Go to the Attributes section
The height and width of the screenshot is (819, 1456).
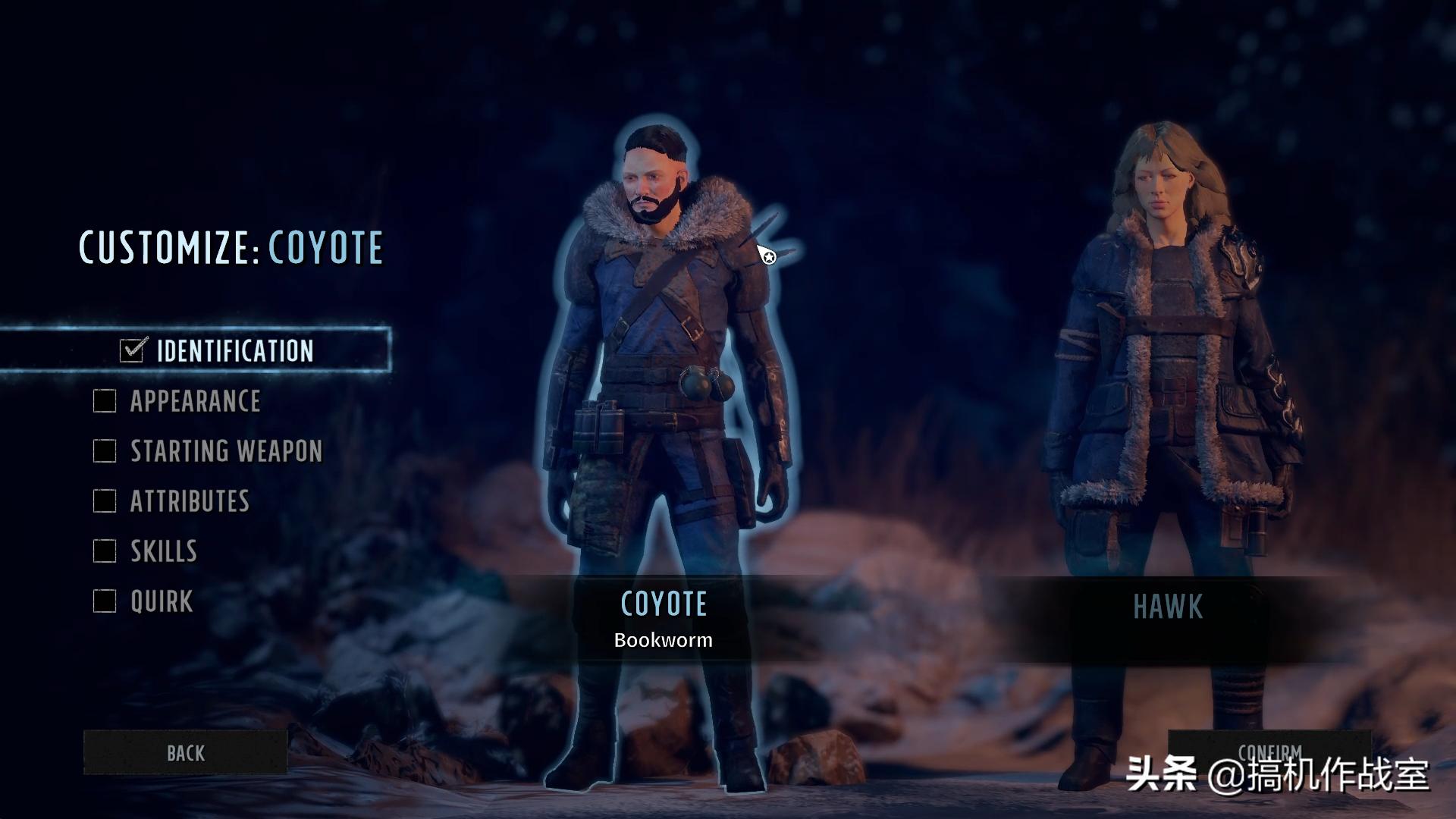coord(190,501)
